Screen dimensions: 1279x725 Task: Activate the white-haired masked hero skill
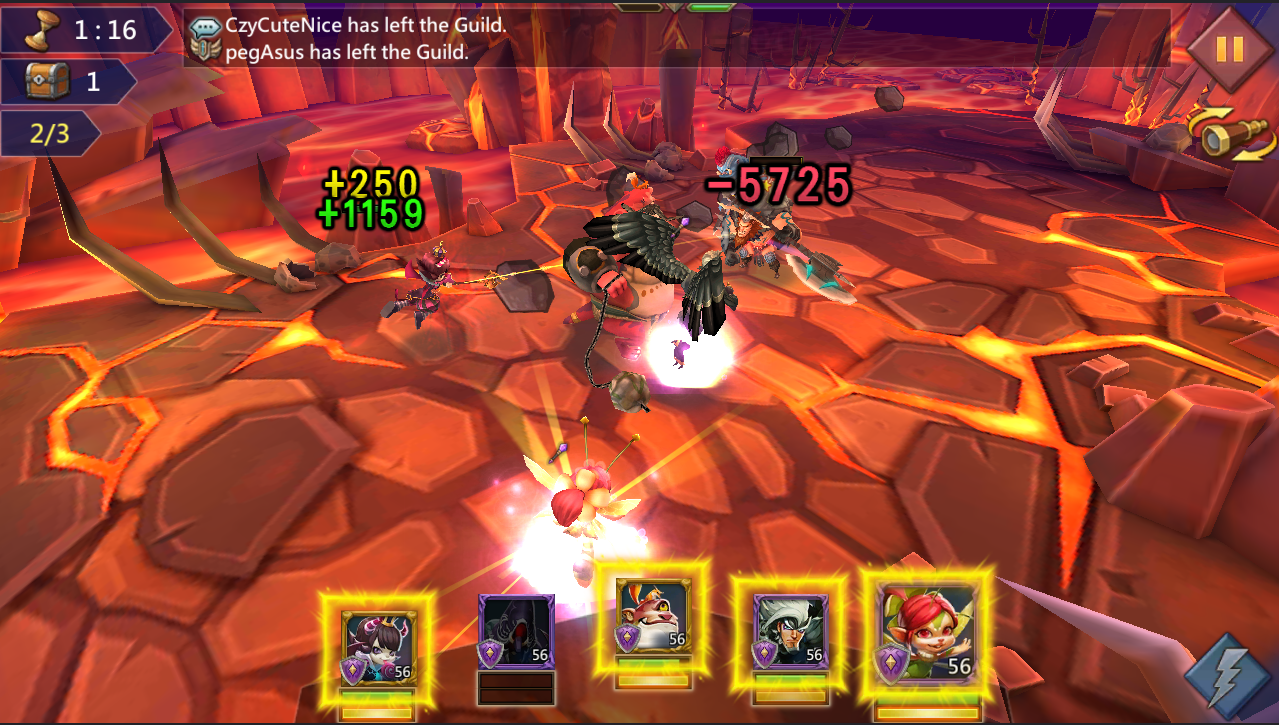[789, 631]
